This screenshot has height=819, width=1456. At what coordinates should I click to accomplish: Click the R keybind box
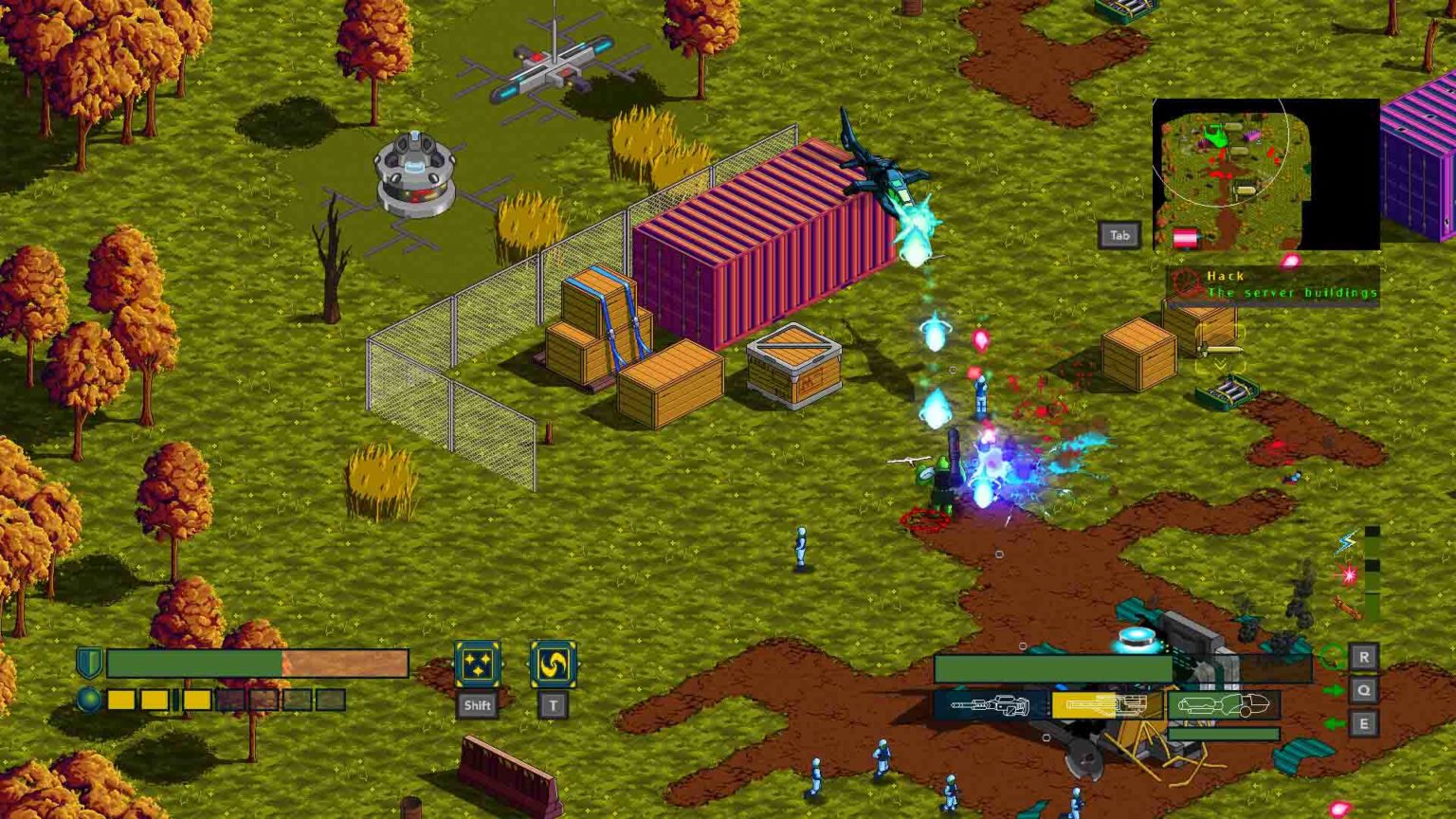click(1362, 654)
